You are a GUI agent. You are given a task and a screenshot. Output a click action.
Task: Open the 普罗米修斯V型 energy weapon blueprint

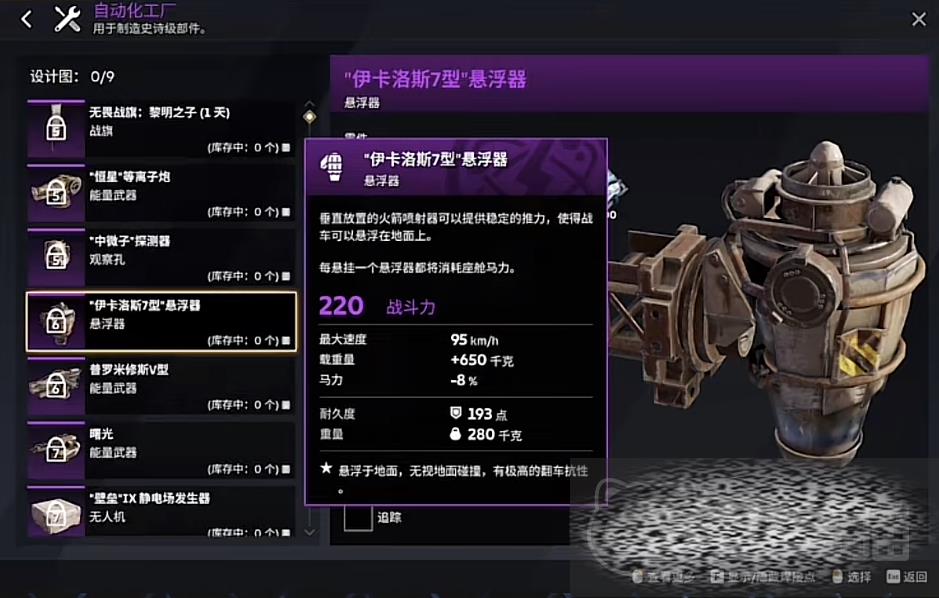(x=160, y=385)
